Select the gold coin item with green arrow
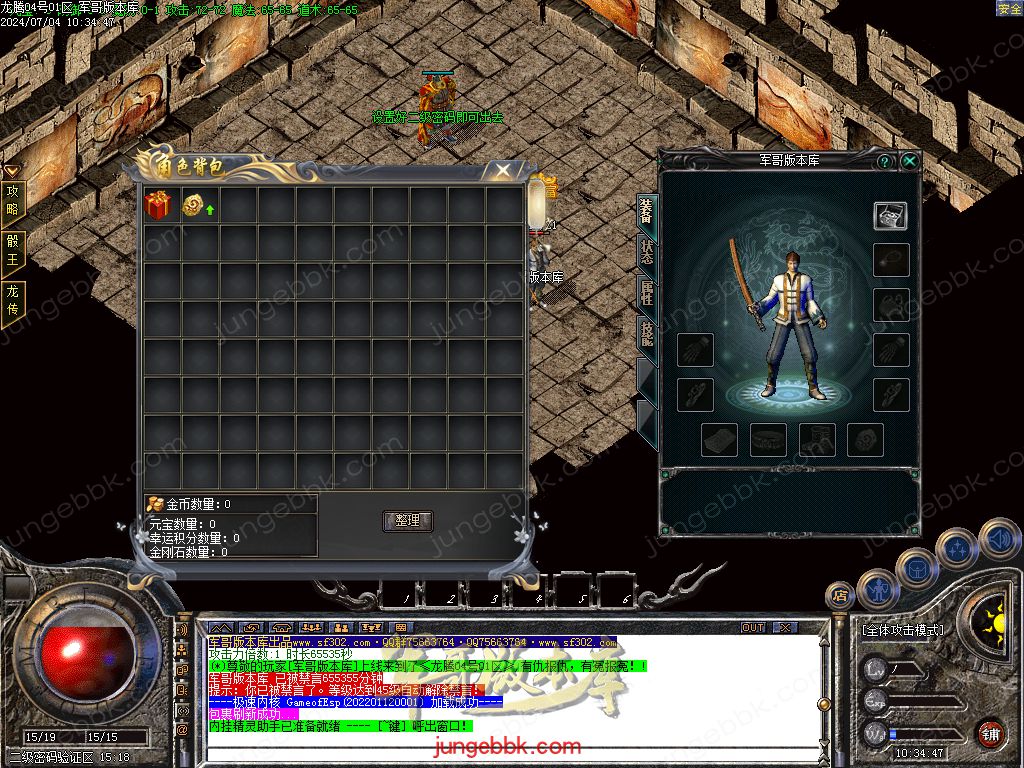Screen dimensions: 1024x768 point(196,205)
